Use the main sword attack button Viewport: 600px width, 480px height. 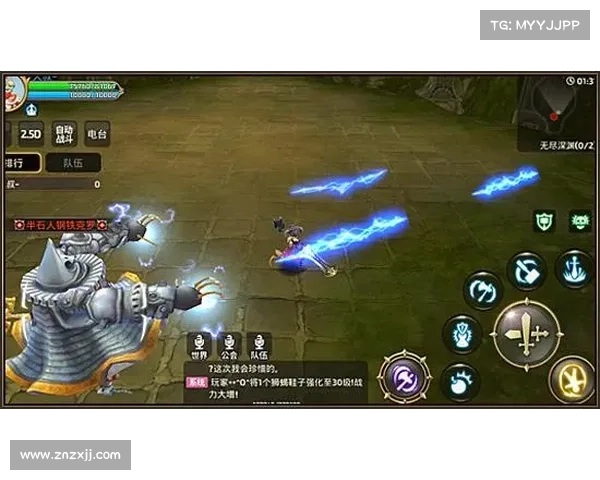pos(526,334)
